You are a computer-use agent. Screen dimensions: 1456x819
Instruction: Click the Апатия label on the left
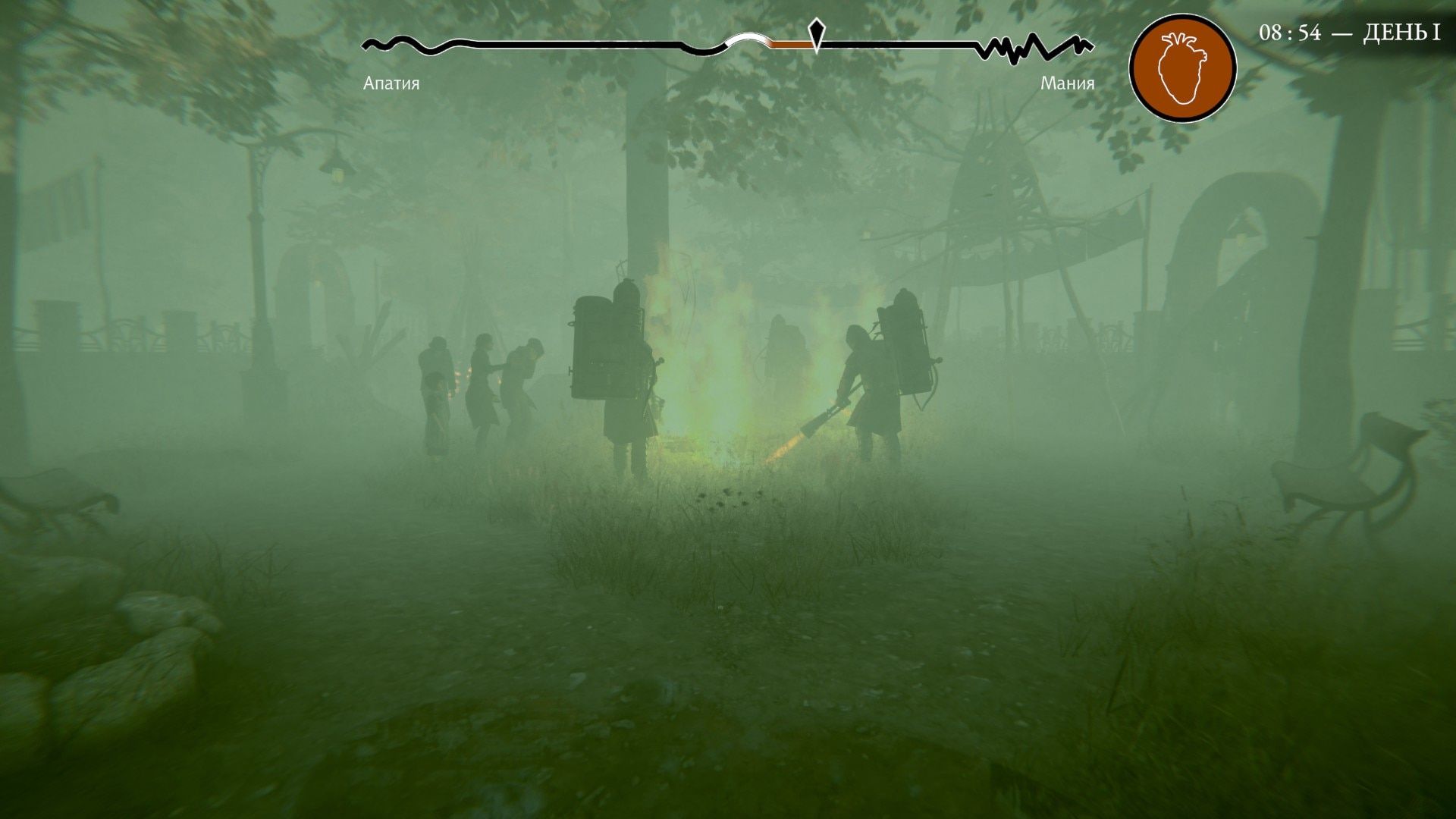391,84
